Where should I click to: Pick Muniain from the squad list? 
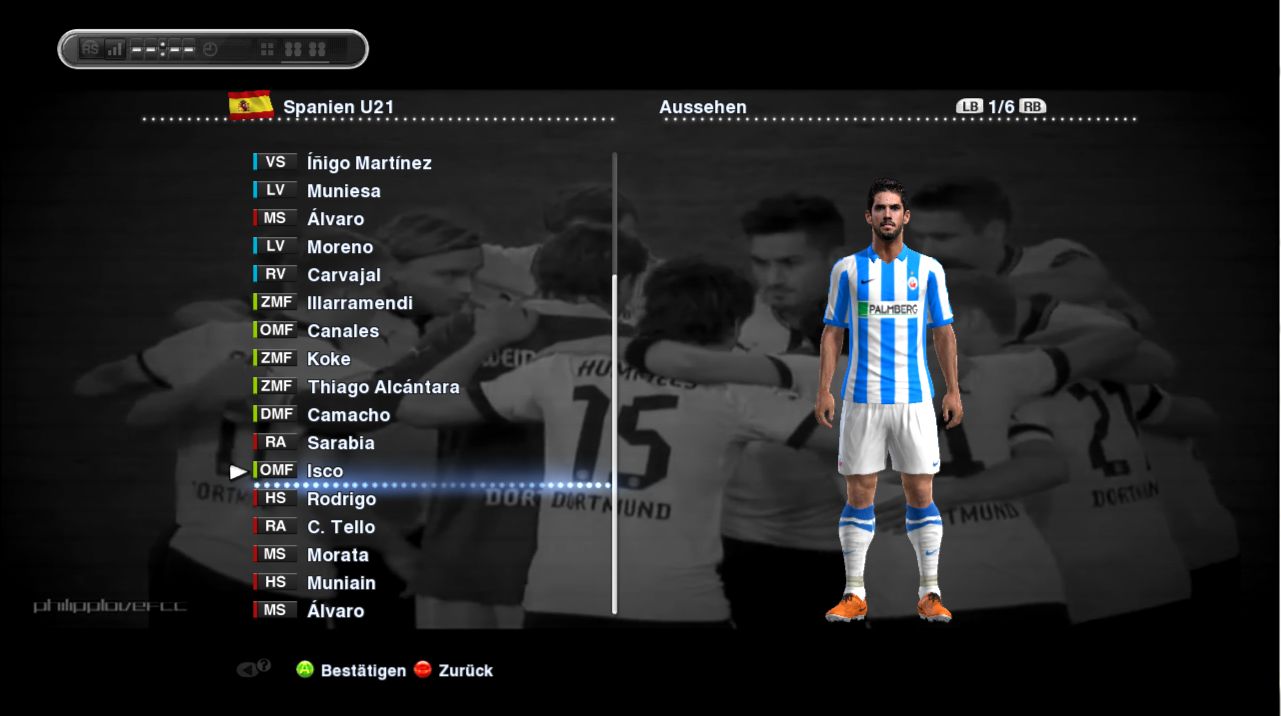point(341,583)
